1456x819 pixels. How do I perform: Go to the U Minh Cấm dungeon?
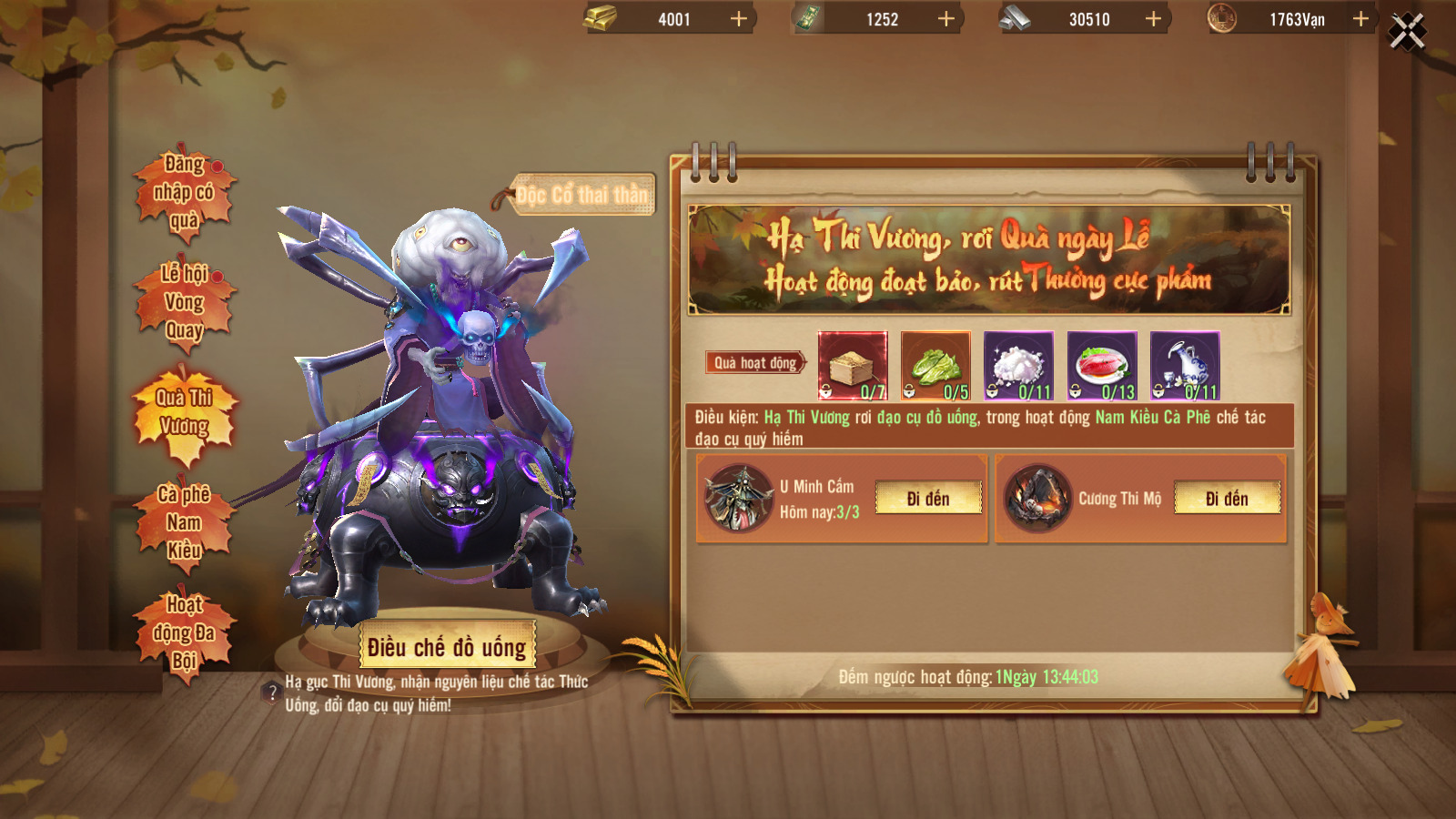click(928, 499)
